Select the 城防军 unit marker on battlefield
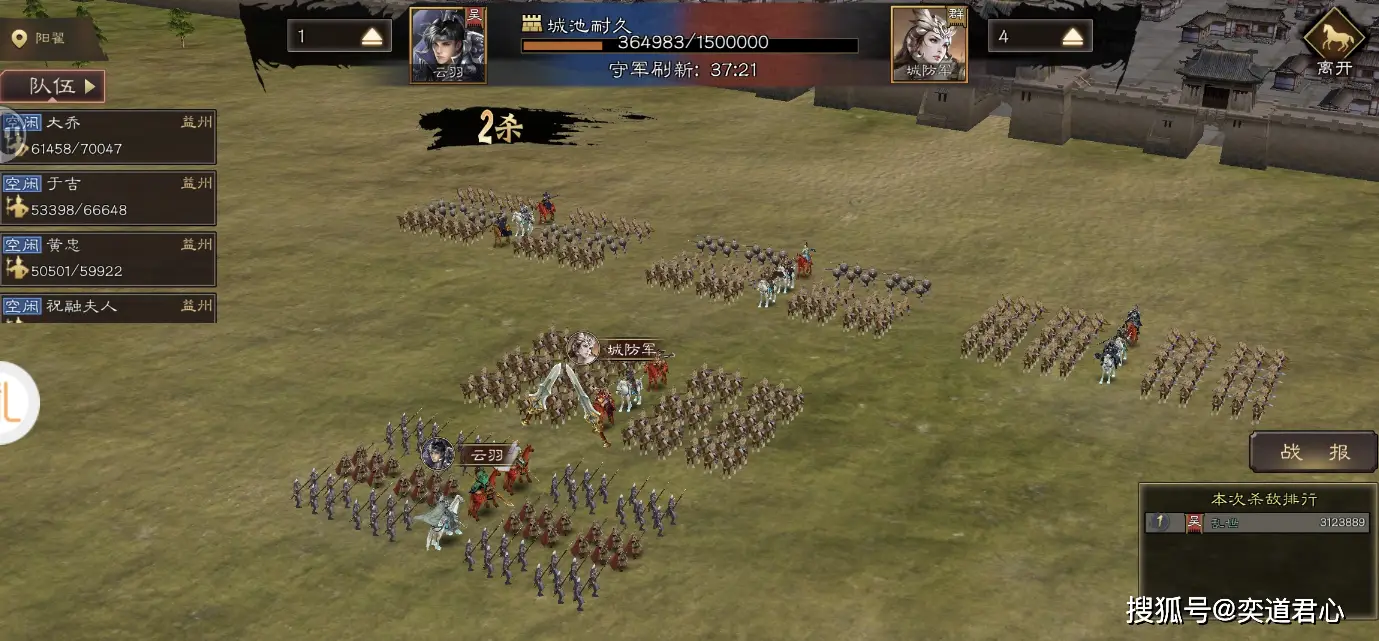This screenshot has width=1379, height=641. pos(619,349)
